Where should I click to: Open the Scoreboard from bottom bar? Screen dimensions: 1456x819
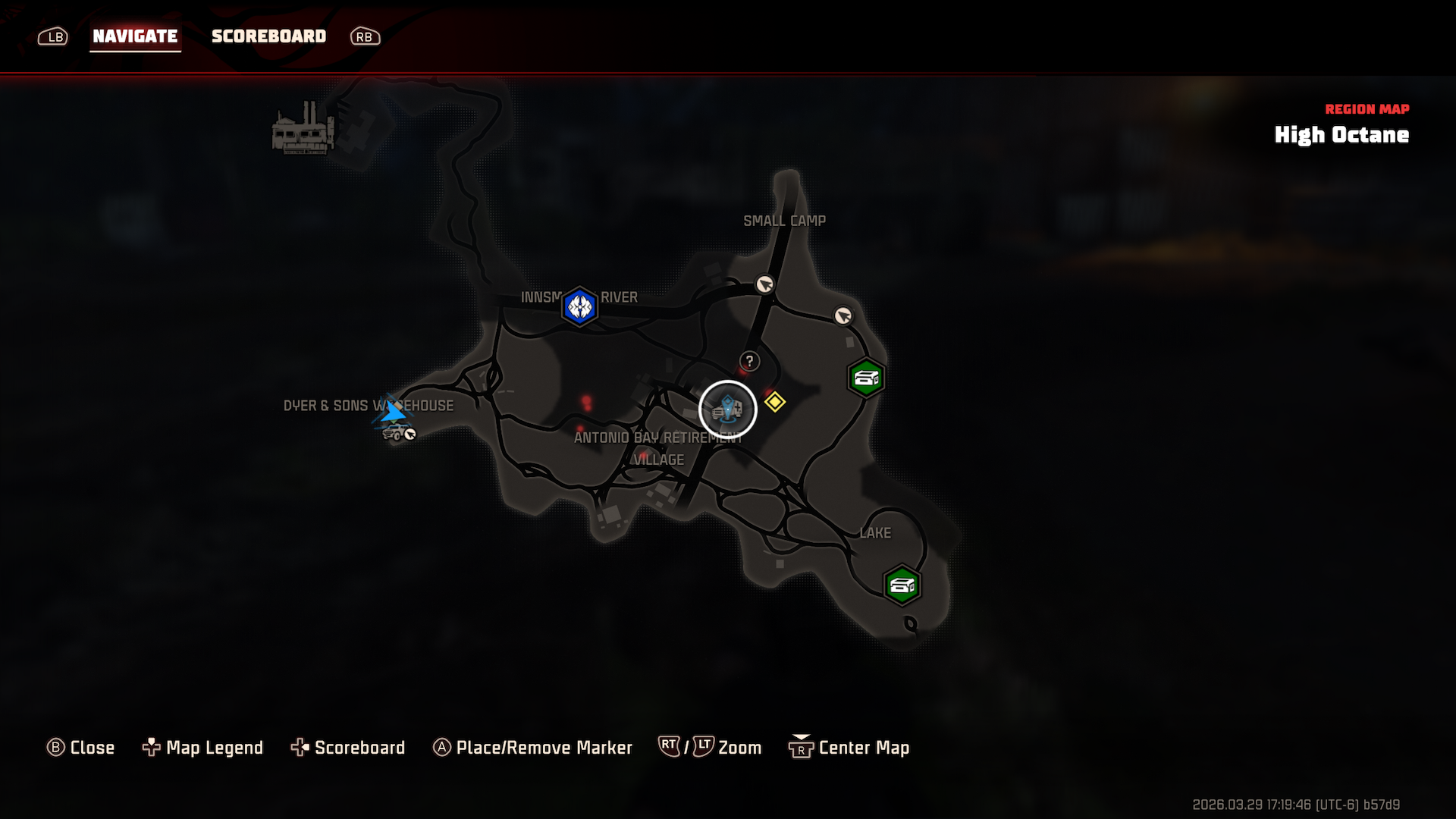[348, 748]
